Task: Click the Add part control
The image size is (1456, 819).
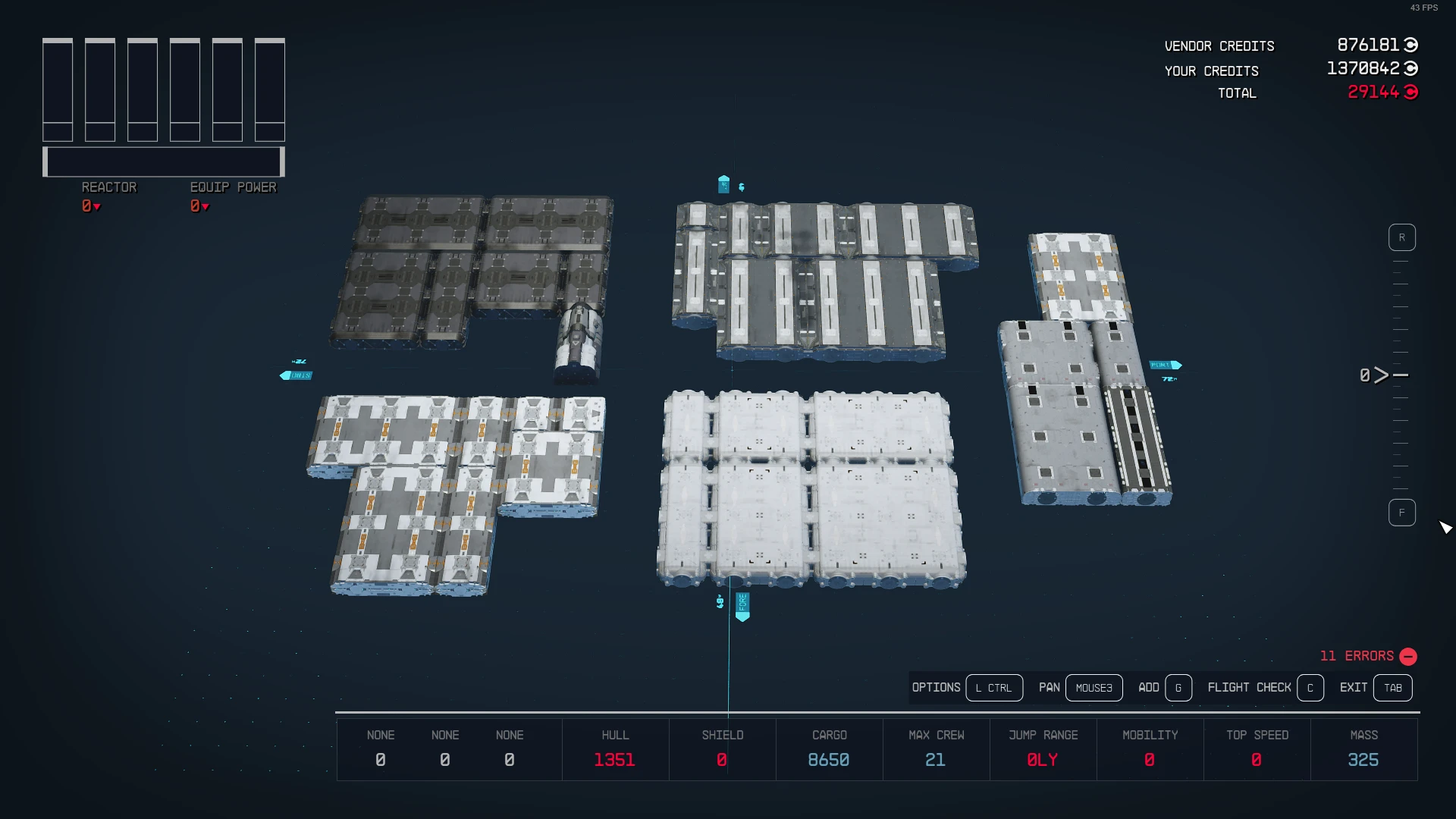Action: (x=1178, y=688)
